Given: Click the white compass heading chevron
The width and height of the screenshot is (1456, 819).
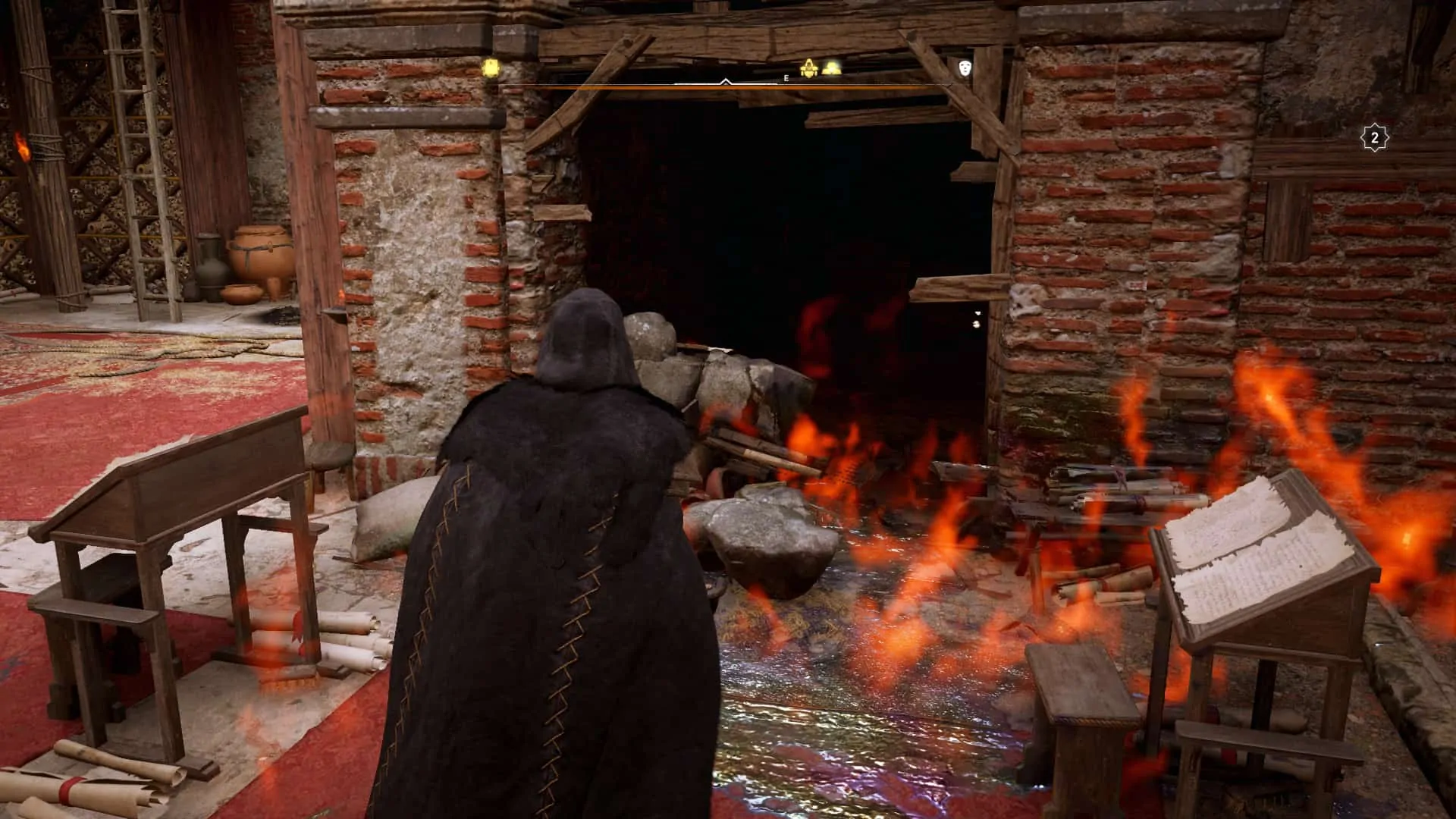Looking at the screenshot, I should pyautogui.click(x=726, y=80).
